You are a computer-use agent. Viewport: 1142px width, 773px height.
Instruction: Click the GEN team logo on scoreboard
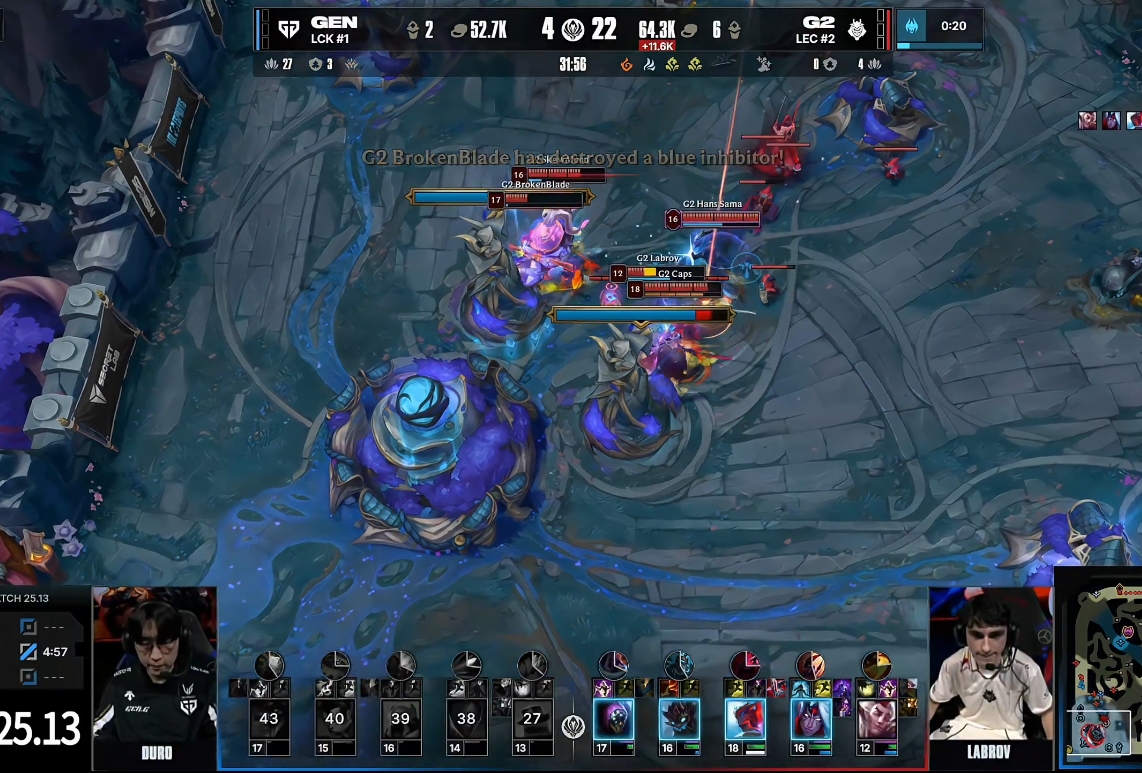click(x=289, y=29)
